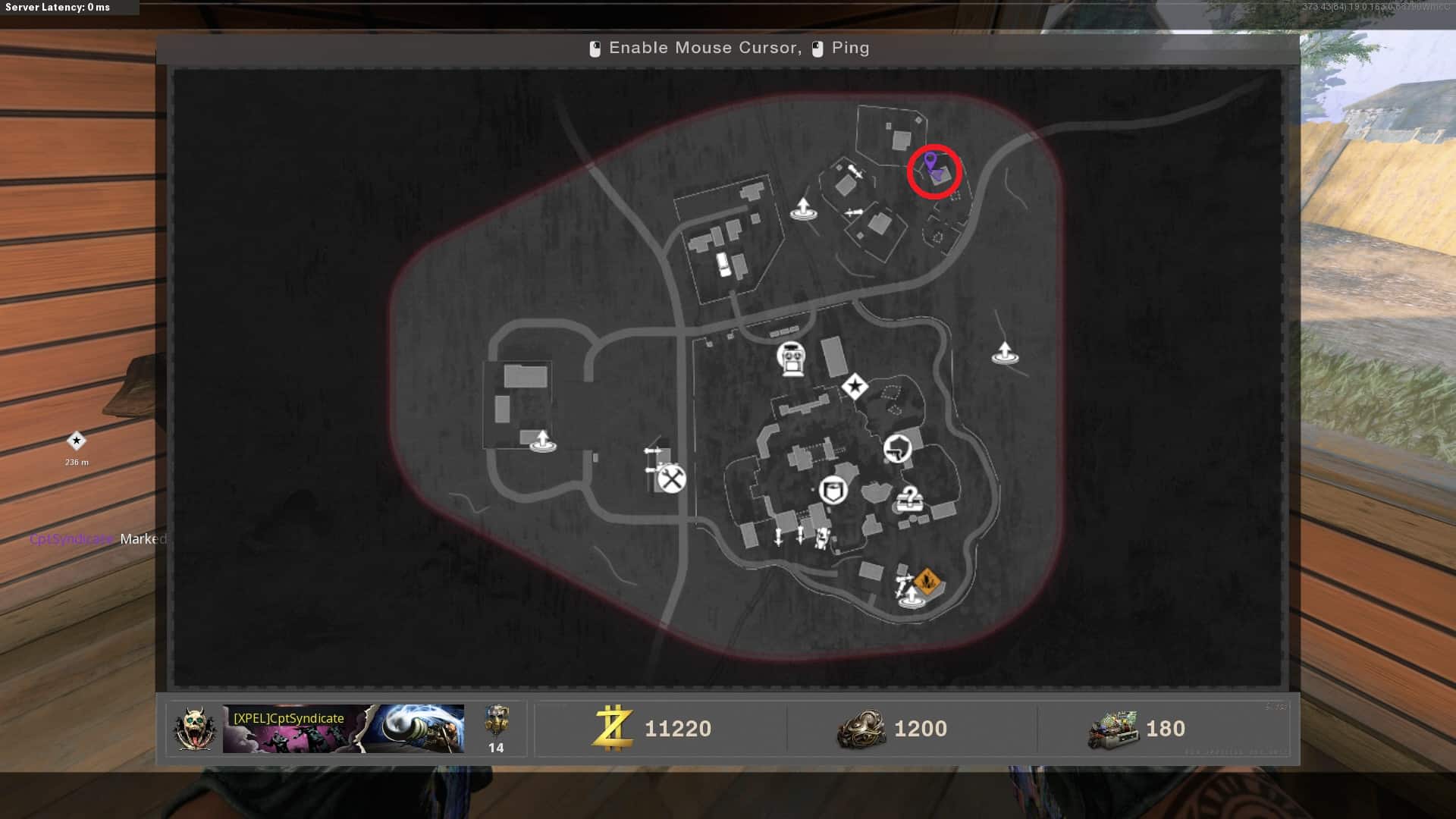Choose the pistol-and-shield arsenal map icon
The image size is (1456, 819).
[x=897, y=448]
